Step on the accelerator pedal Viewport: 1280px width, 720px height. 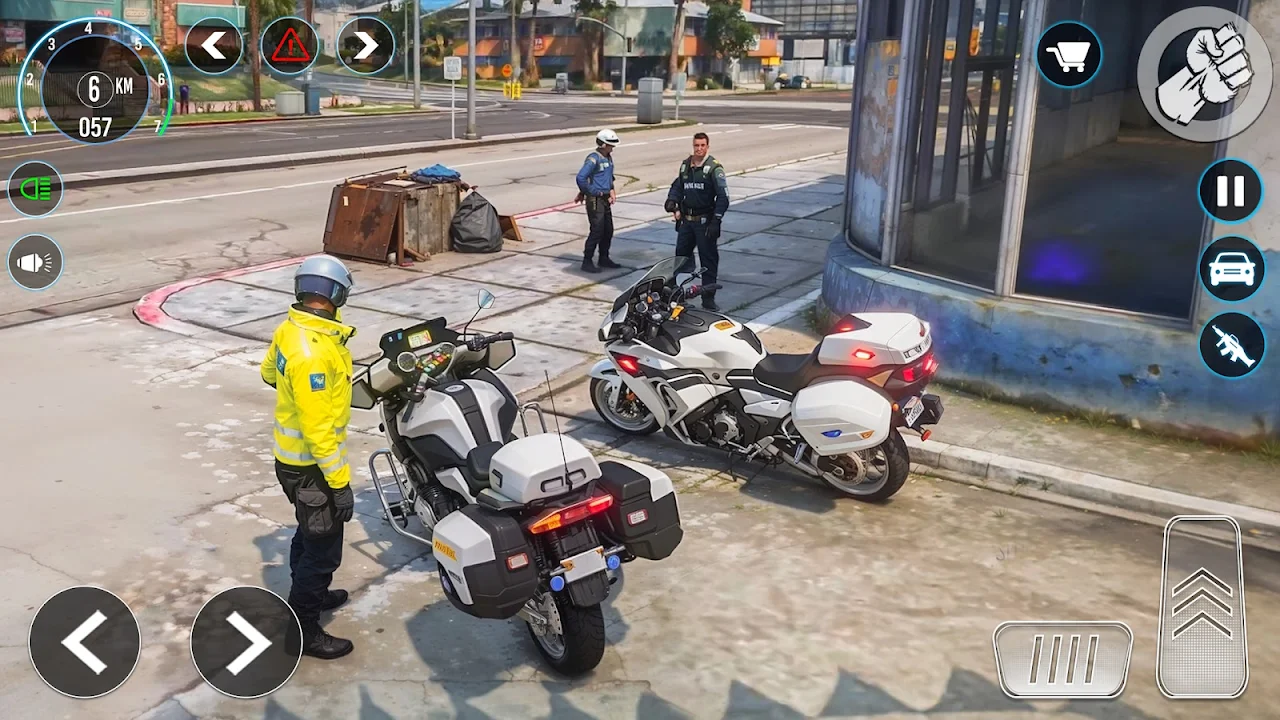click(1201, 606)
